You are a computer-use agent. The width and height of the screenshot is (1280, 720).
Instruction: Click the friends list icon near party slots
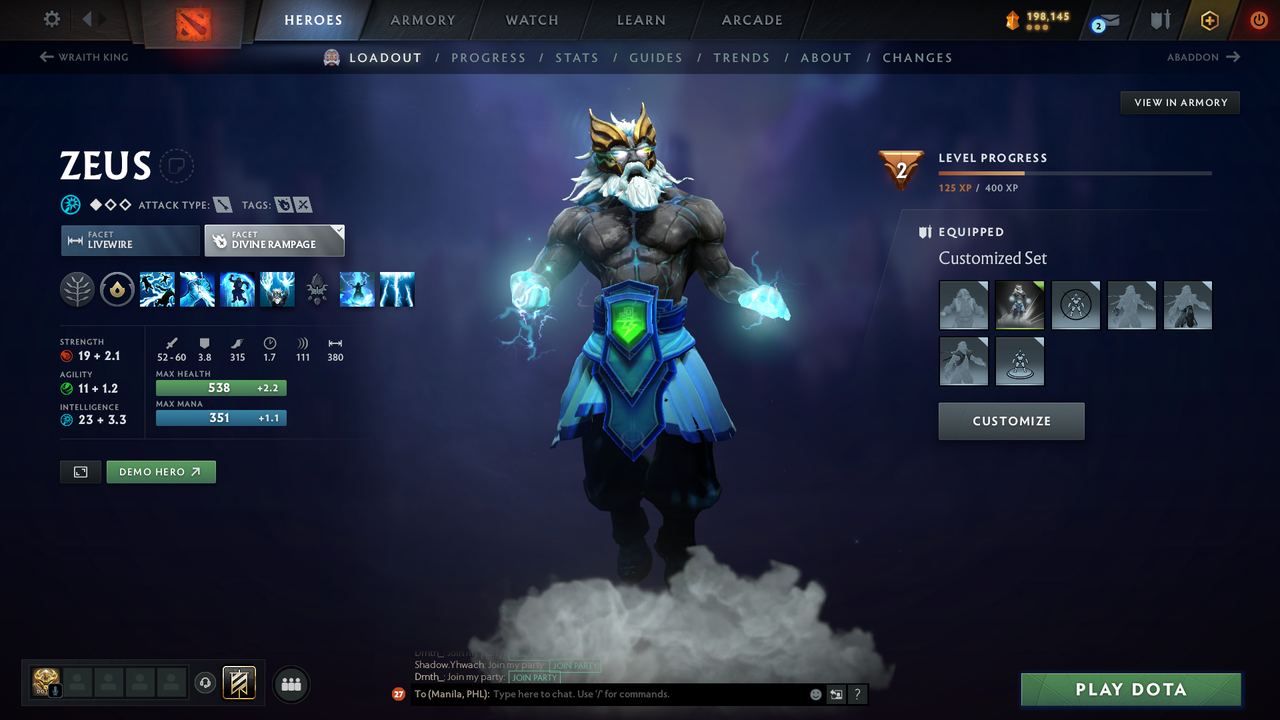point(289,684)
